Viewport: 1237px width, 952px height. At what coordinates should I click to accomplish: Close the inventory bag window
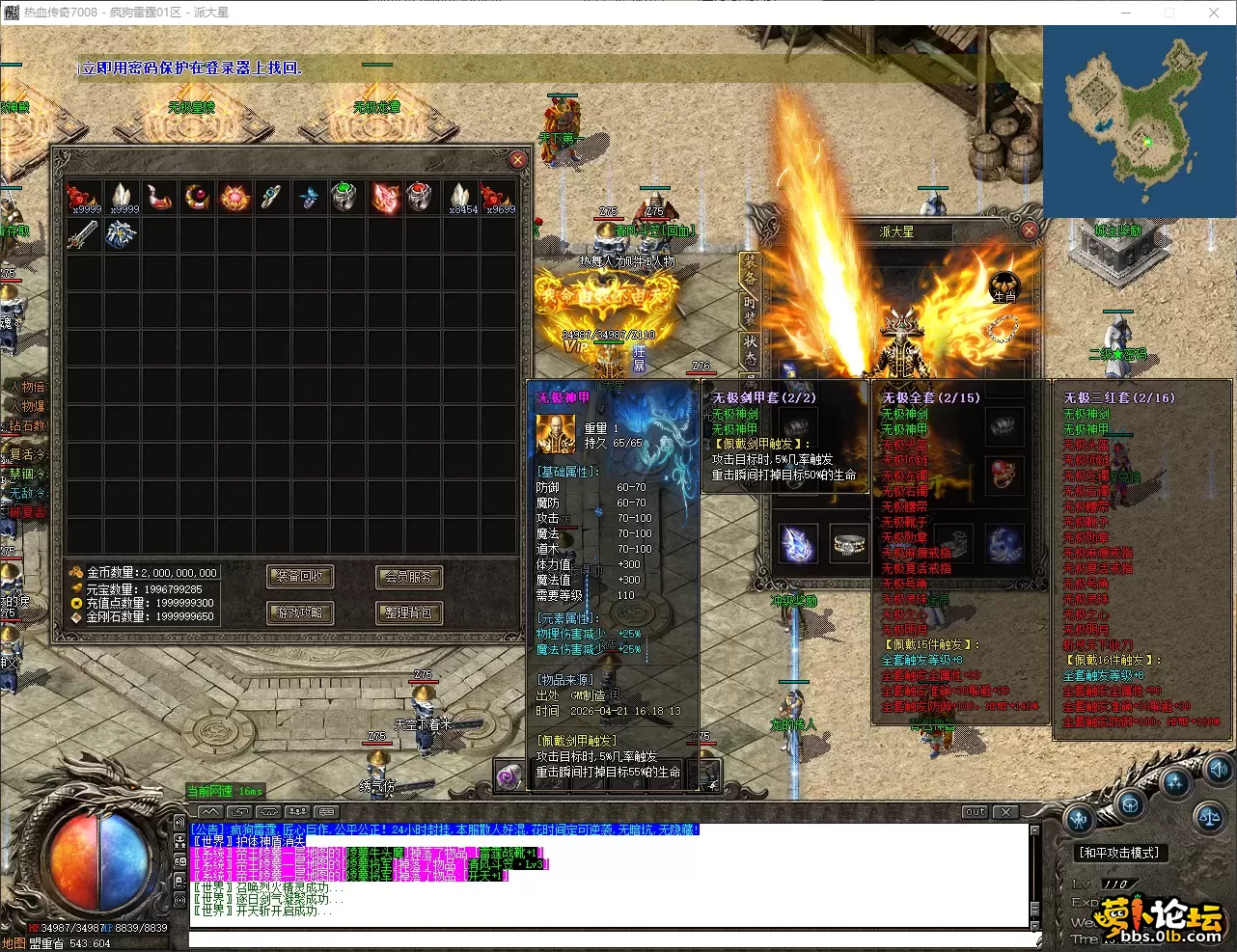pos(518,160)
